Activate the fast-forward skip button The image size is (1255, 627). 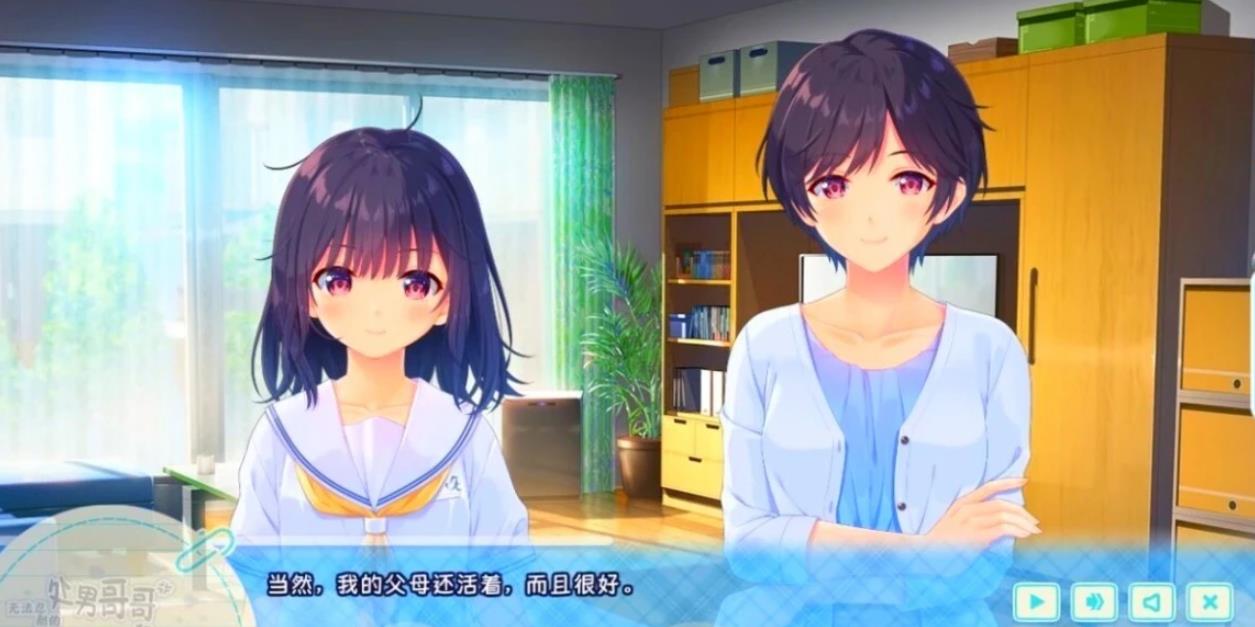pyautogui.click(x=1094, y=602)
